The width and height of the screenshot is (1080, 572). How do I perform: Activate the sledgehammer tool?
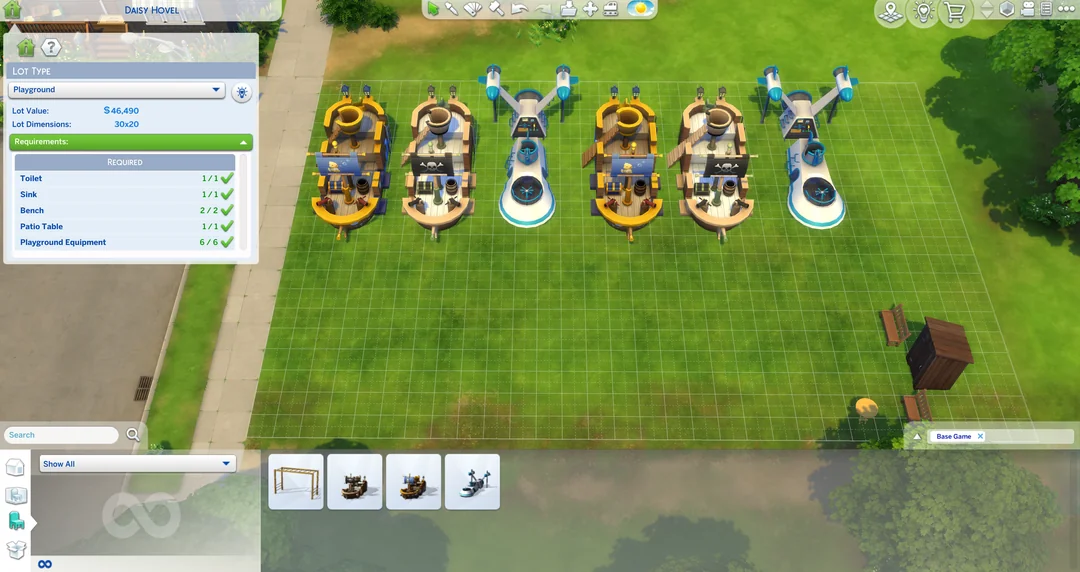[495, 9]
